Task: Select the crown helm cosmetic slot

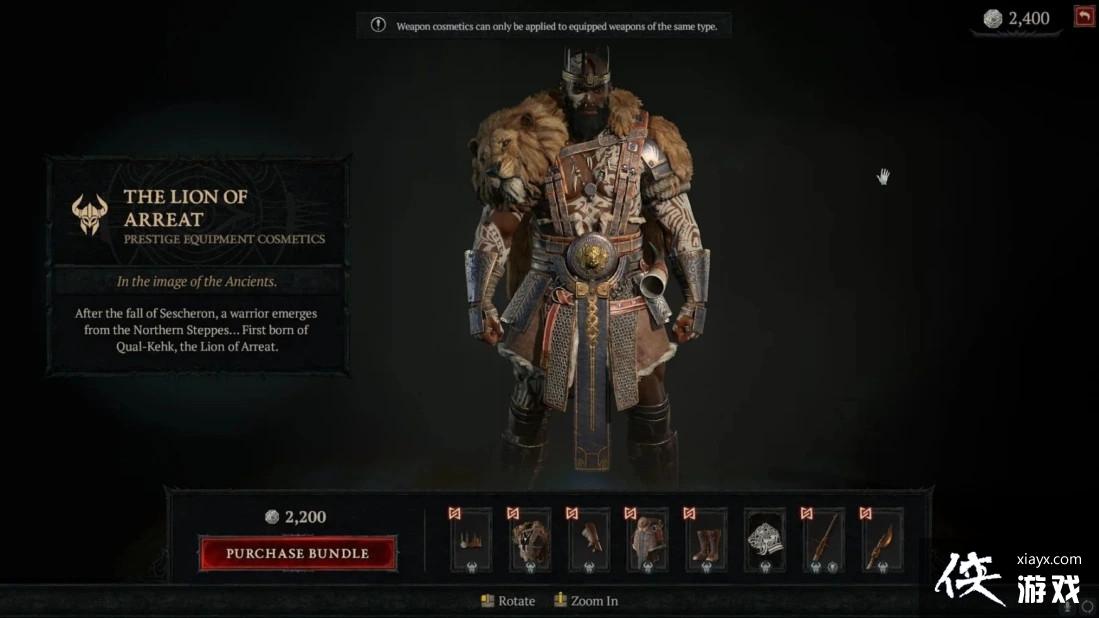Action: tap(471, 540)
